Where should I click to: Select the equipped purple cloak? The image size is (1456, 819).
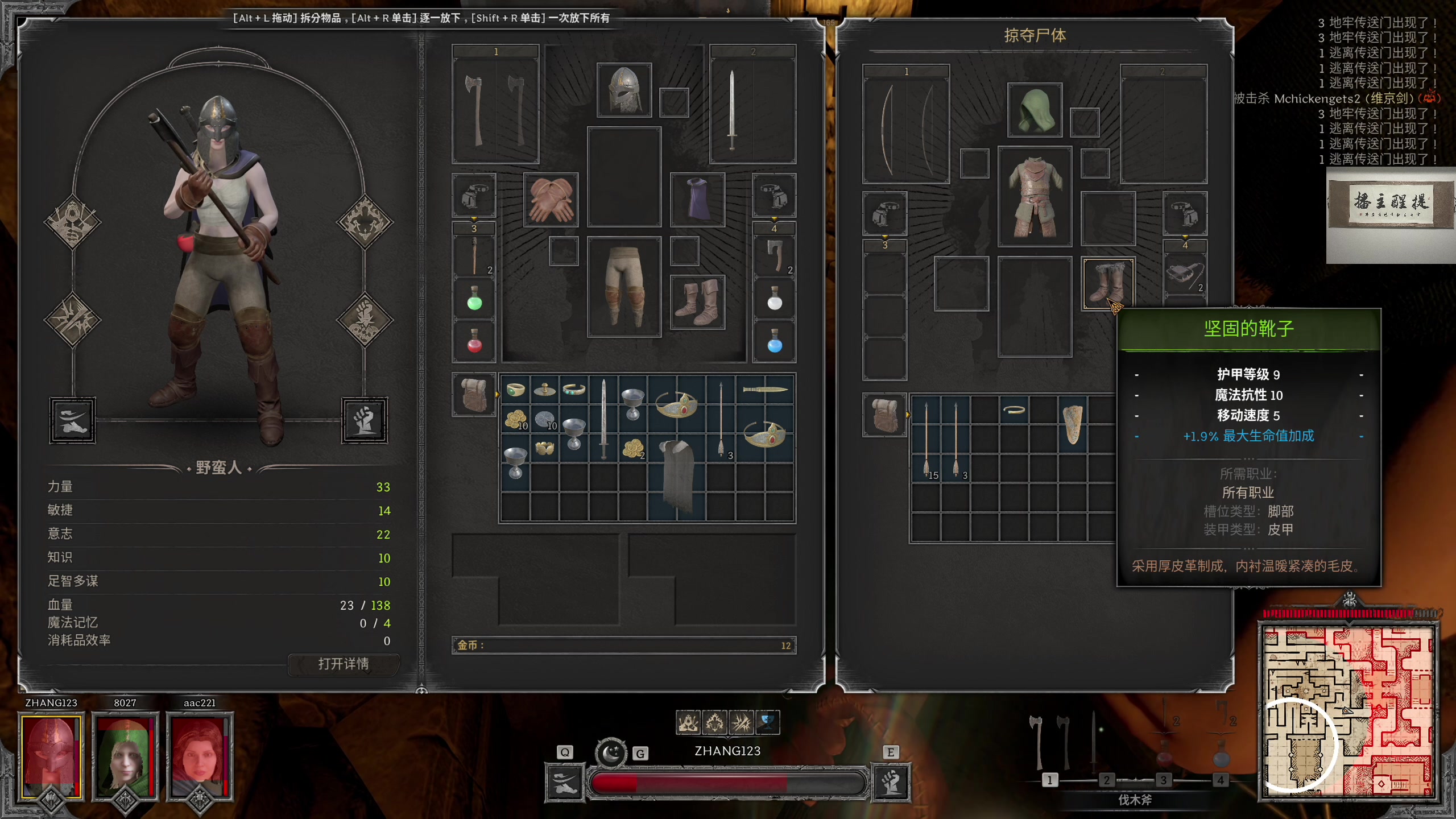coord(697,200)
